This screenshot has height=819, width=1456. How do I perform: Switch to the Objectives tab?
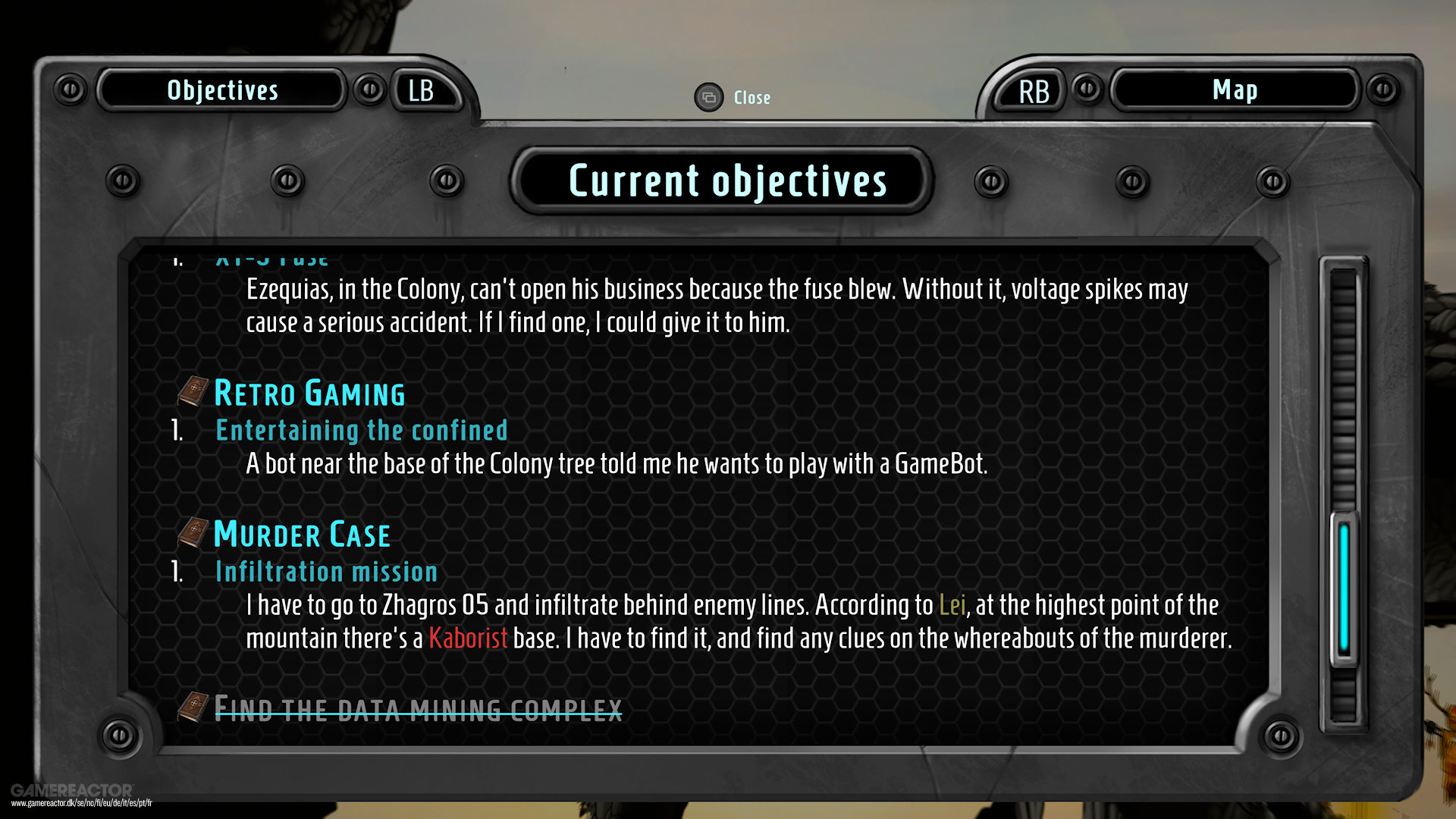[x=222, y=90]
